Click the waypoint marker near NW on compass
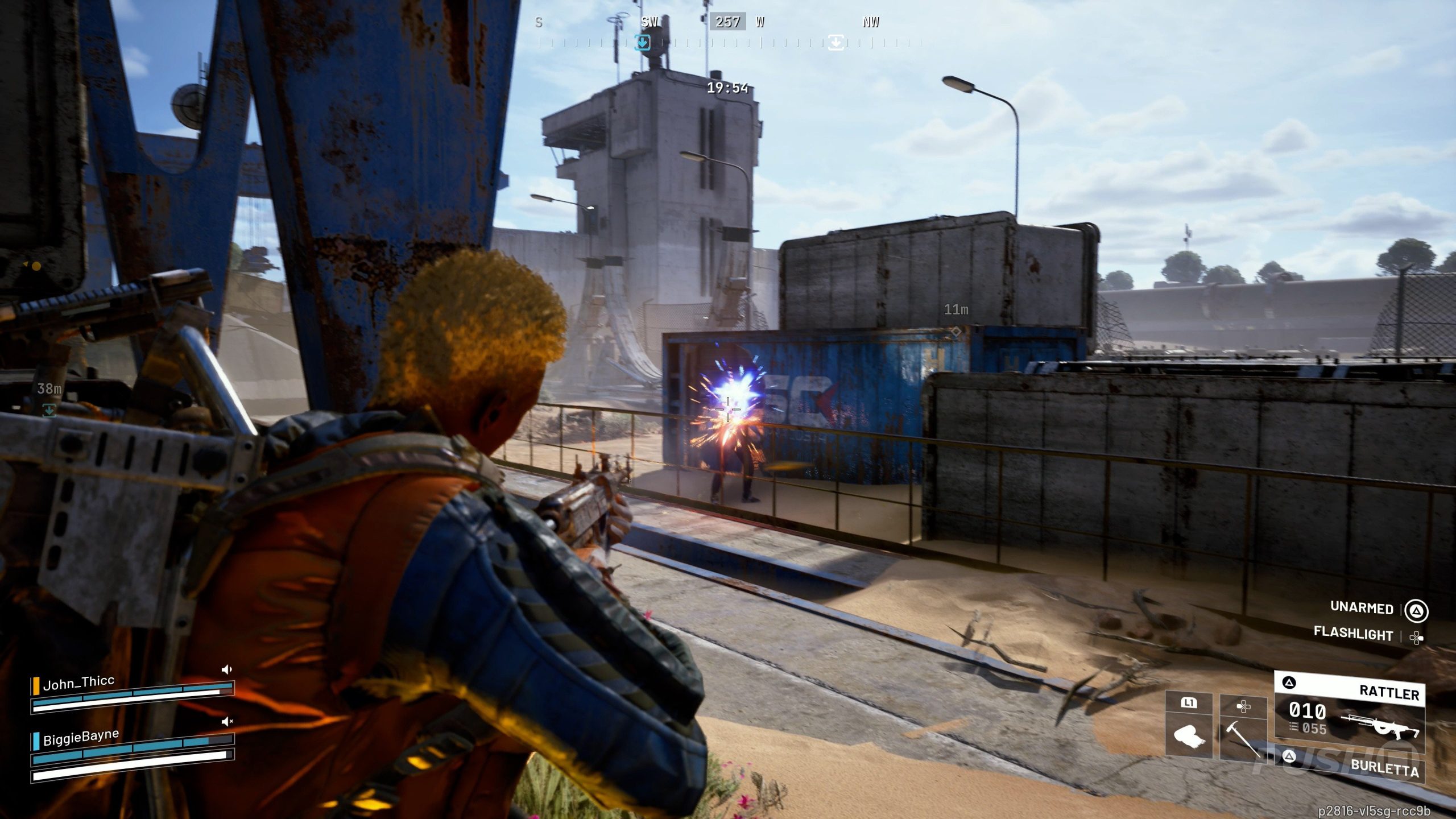This screenshot has height=819, width=1456. (835, 43)
